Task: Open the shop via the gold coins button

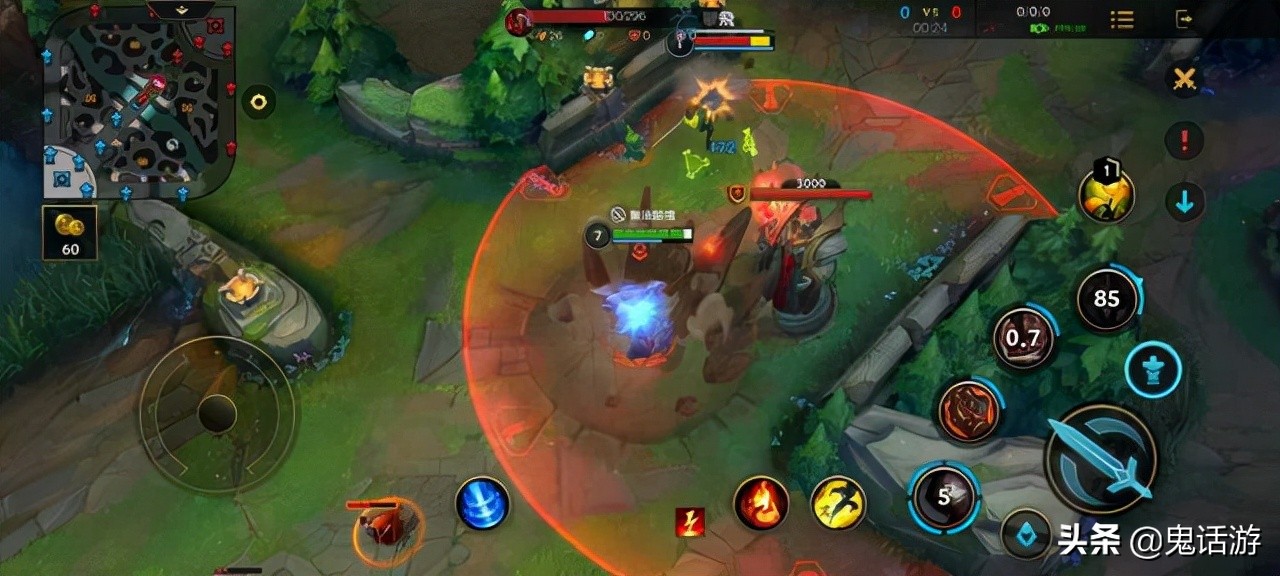Action: tap(70, 232)
